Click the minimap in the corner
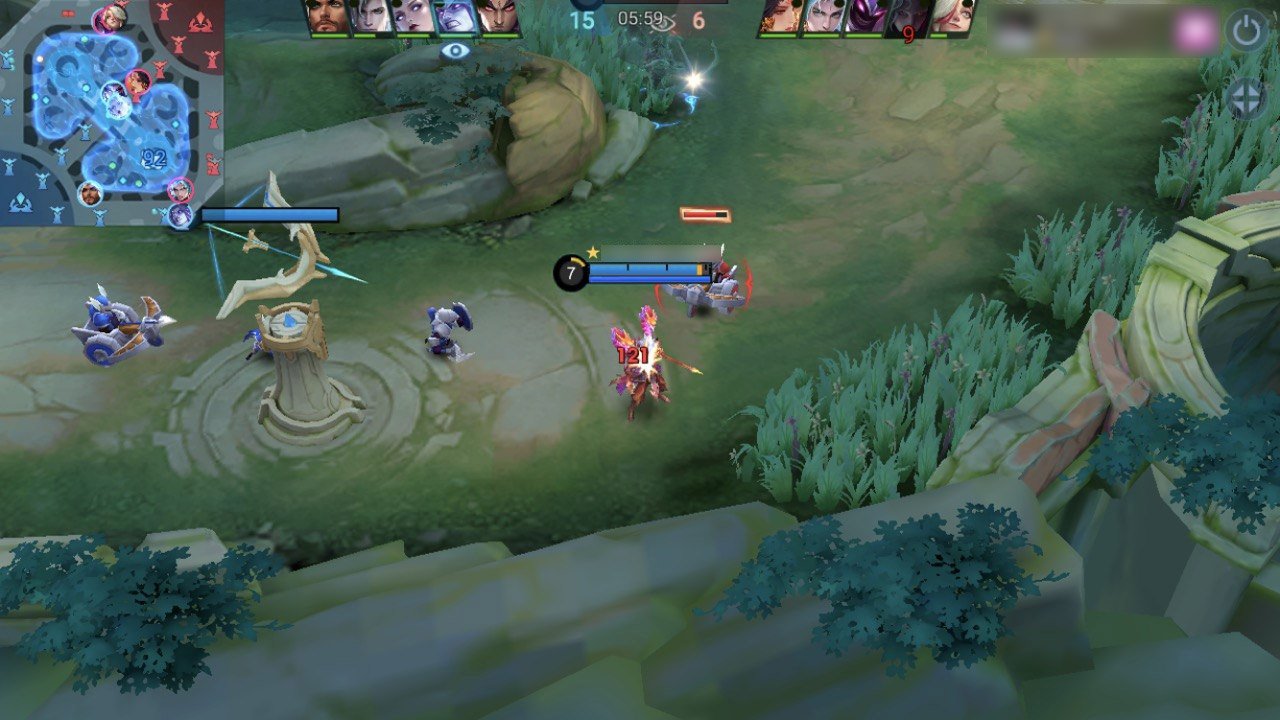The width and height of the screenshot is (1280, 720). pos(110,112)
